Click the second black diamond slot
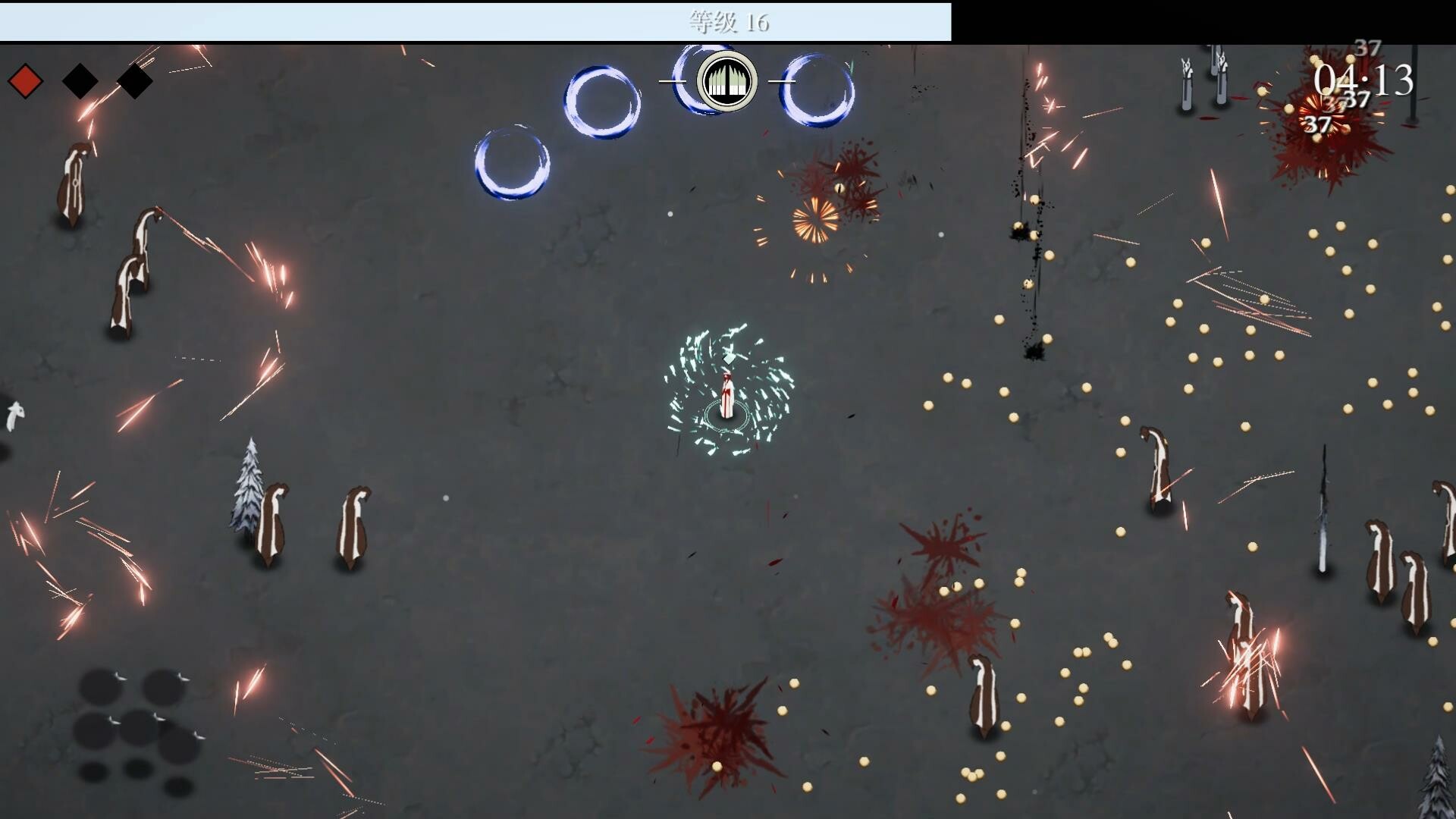Image resolution: width=1456 pixels, height=819 pixels. 133,80
